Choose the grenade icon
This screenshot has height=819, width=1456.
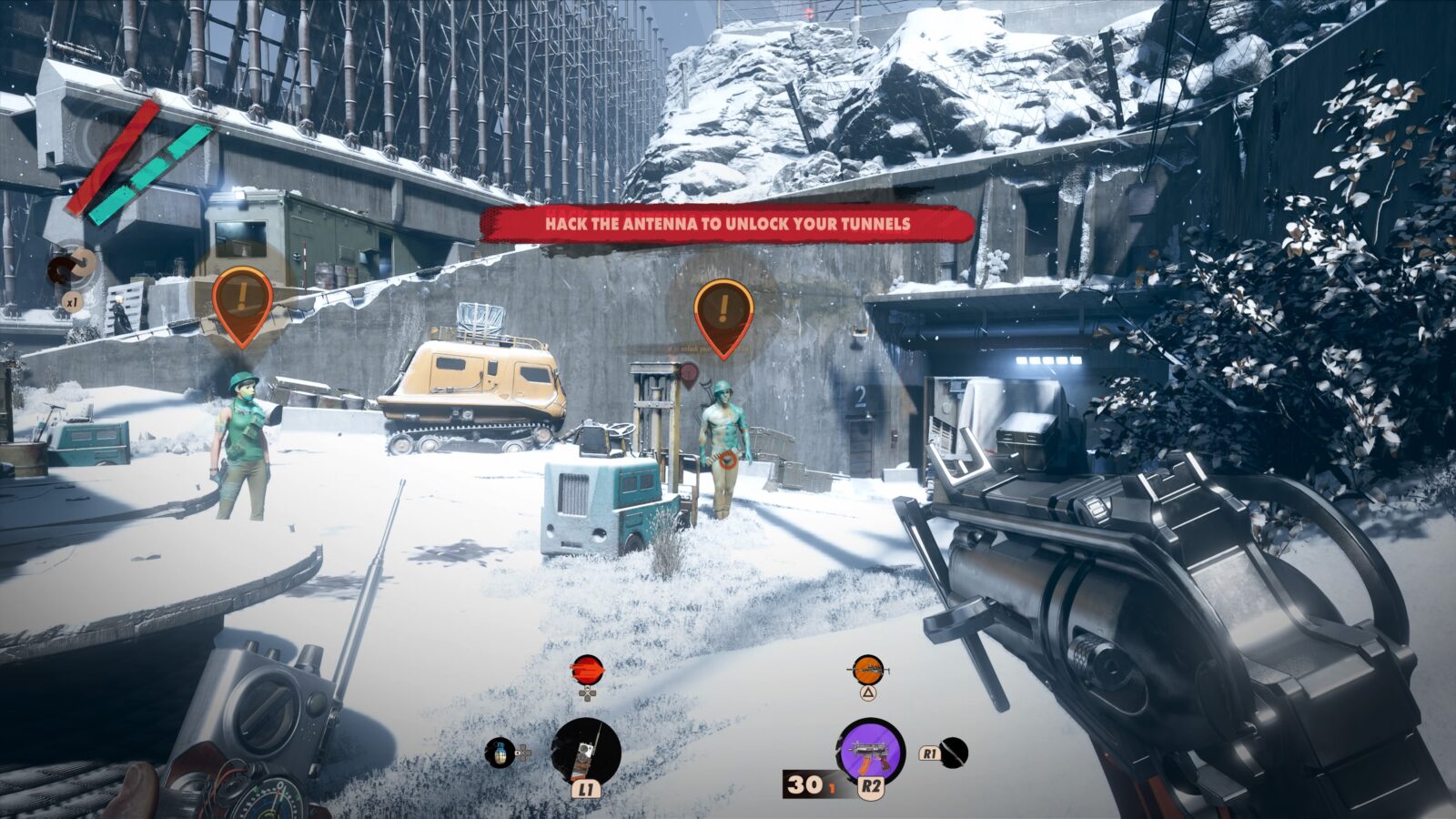tap(499, 753)
